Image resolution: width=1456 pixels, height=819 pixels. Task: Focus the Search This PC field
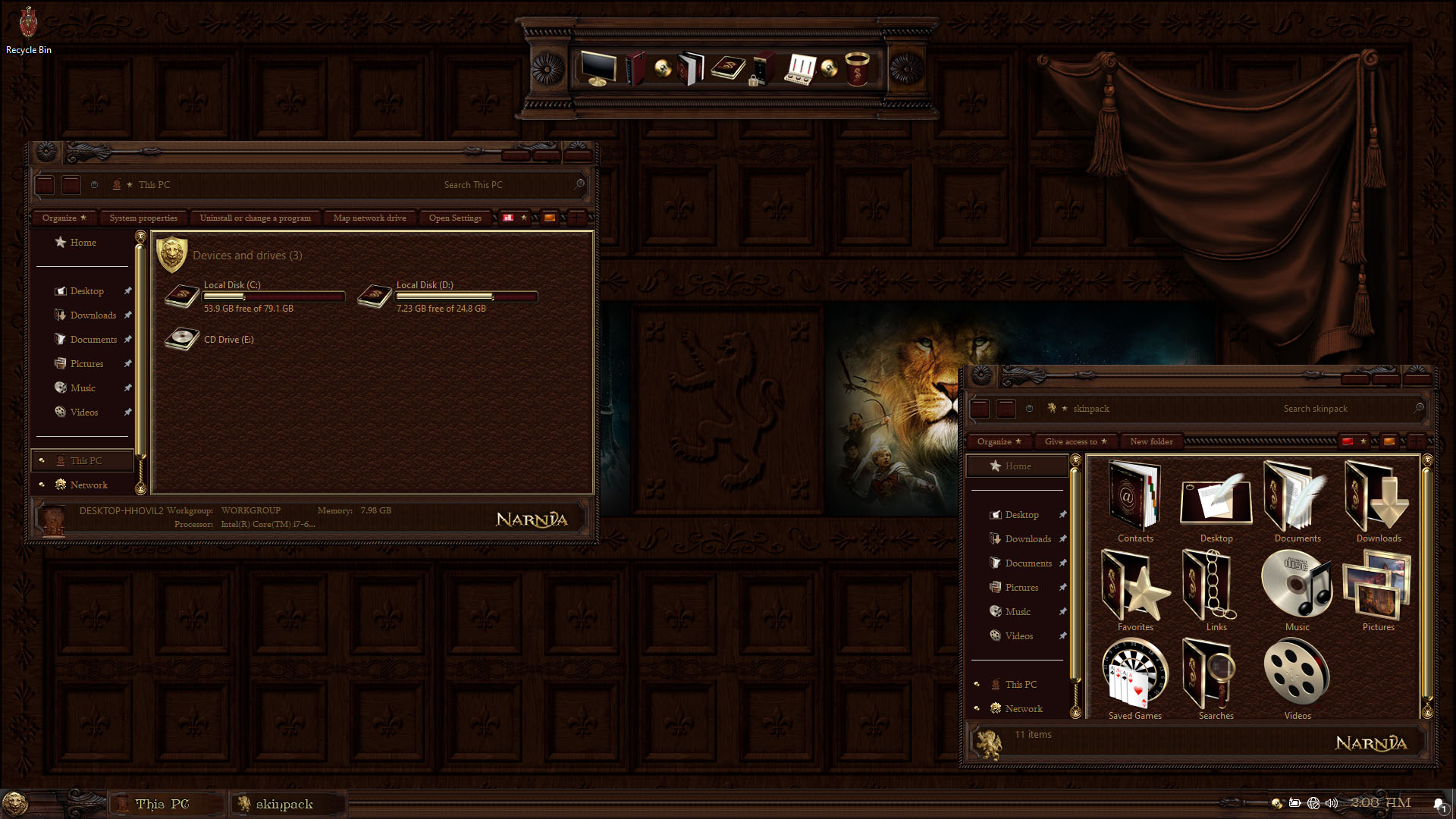(x=500, y=185)
